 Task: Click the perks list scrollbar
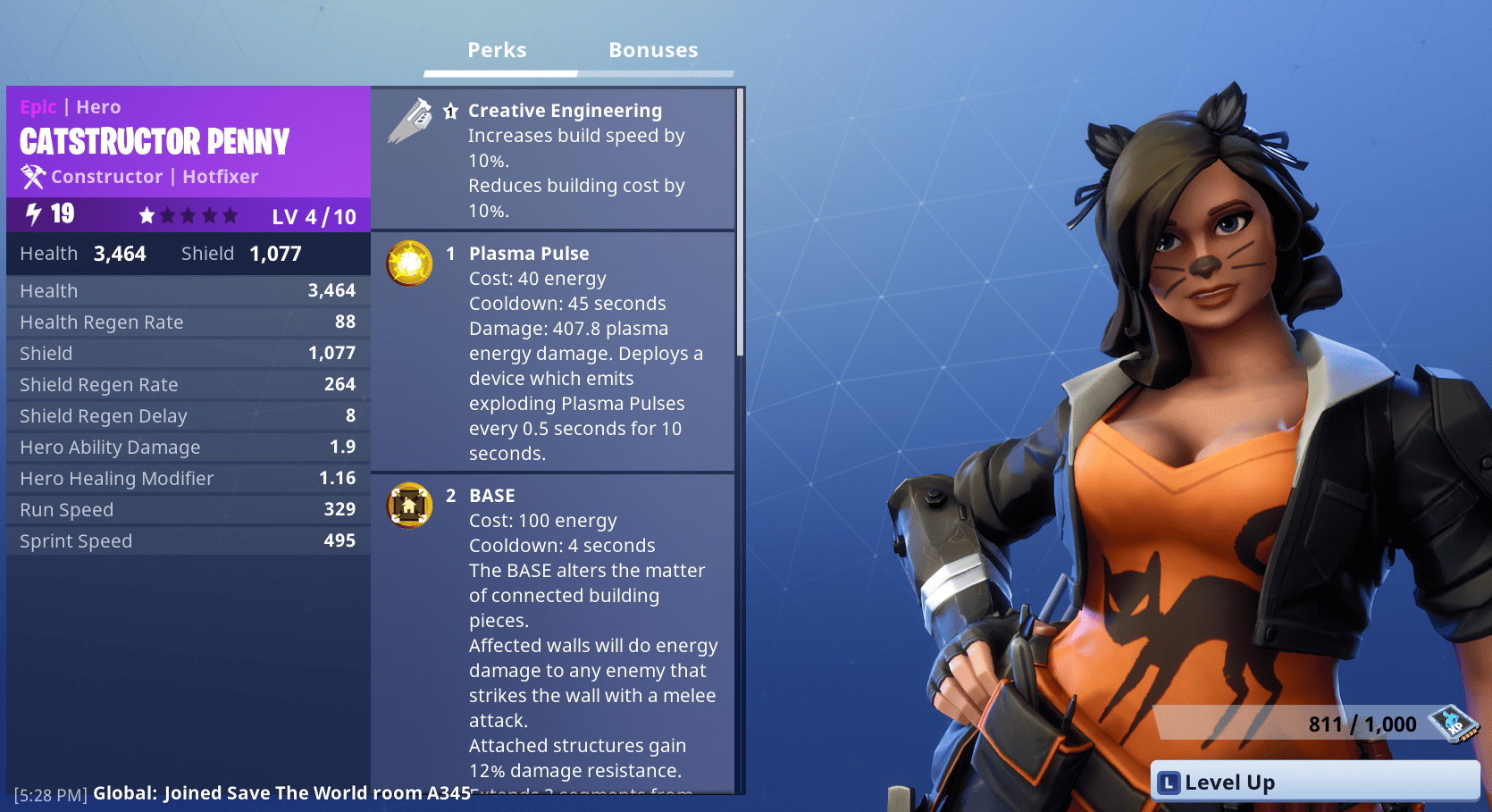[x=740, y=223]
